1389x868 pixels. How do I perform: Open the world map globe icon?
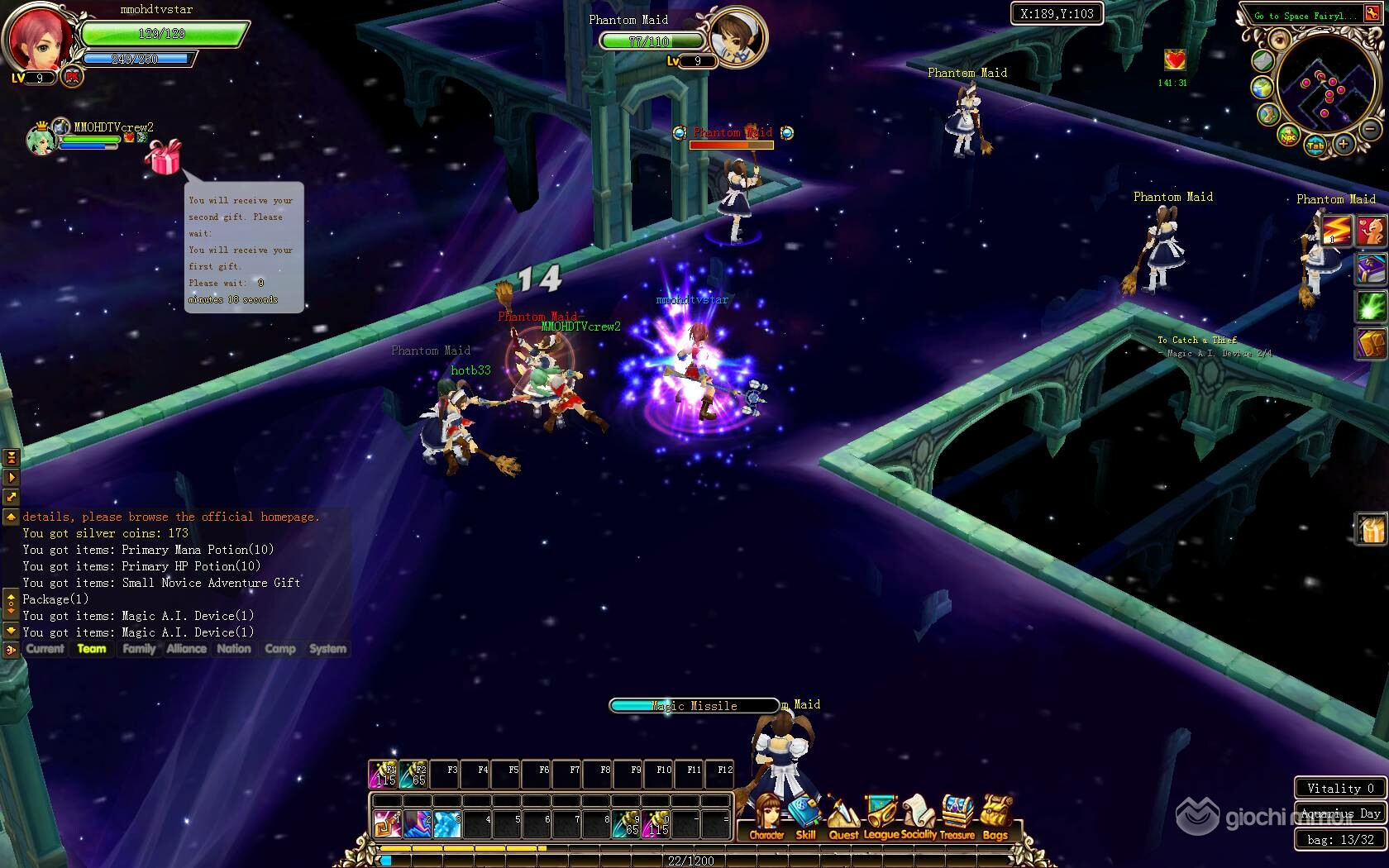coord(1263,88)
